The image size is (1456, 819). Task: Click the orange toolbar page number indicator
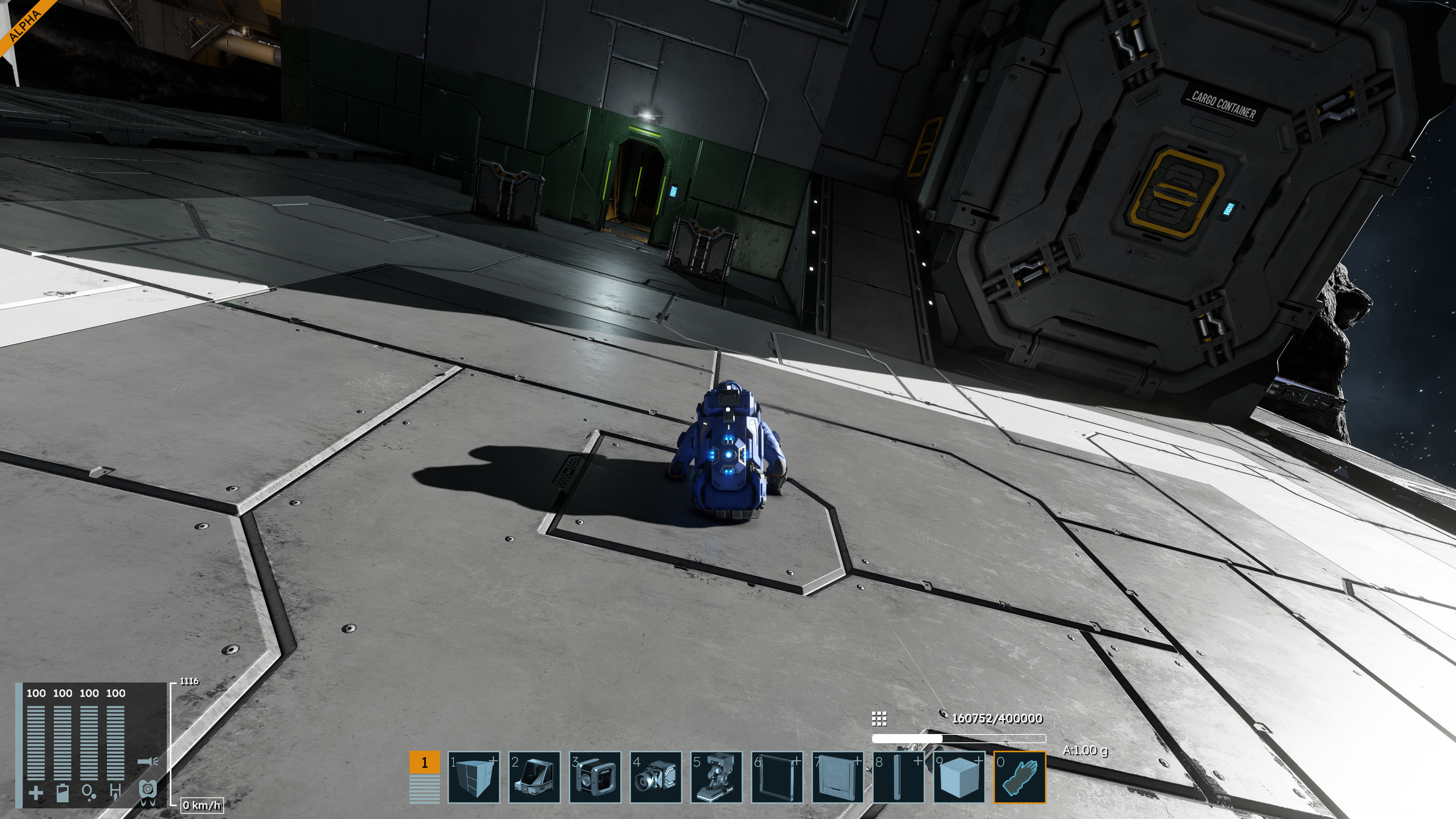coord(425,763)
